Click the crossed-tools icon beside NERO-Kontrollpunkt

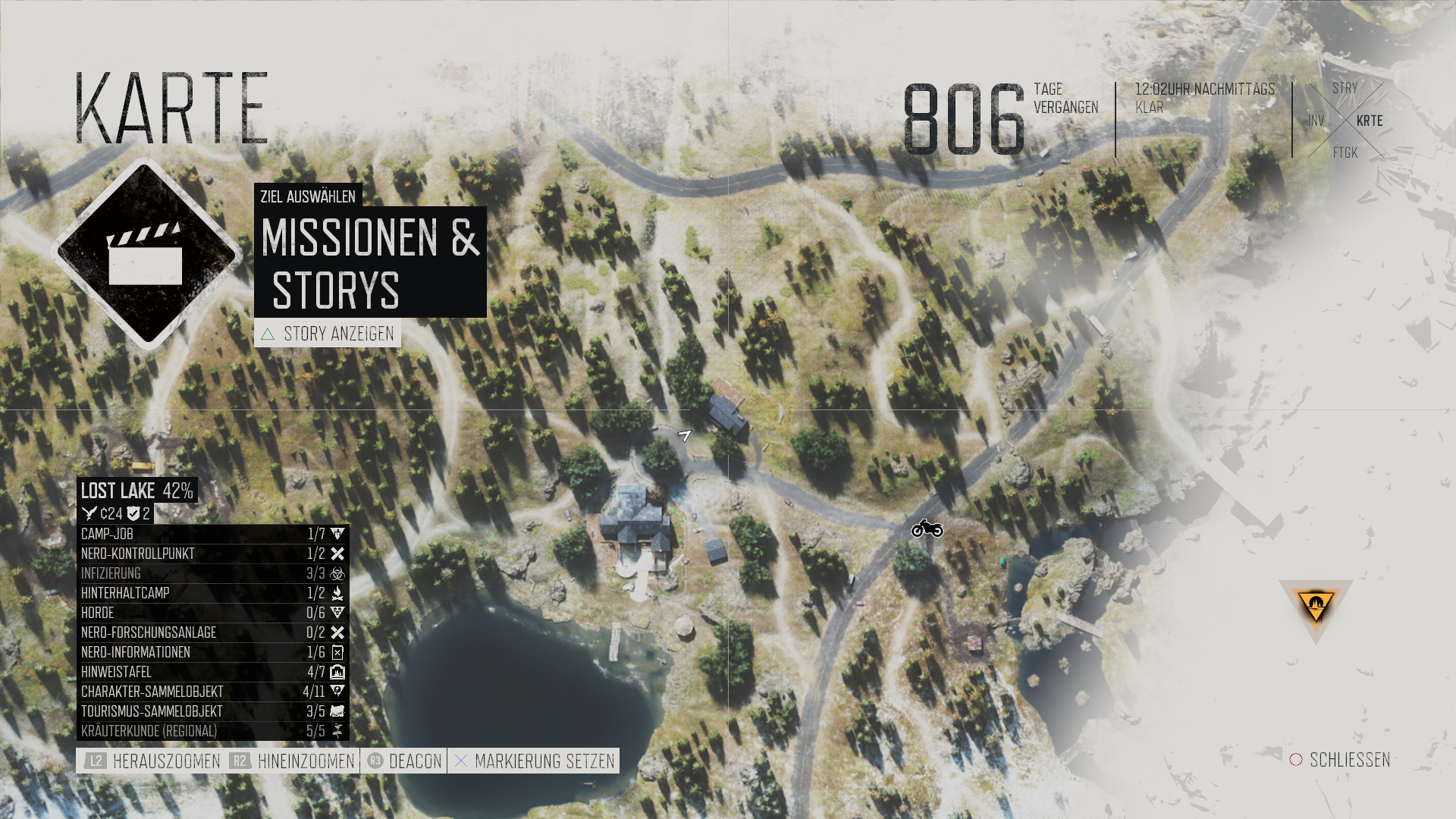click(x=339, y=554)
